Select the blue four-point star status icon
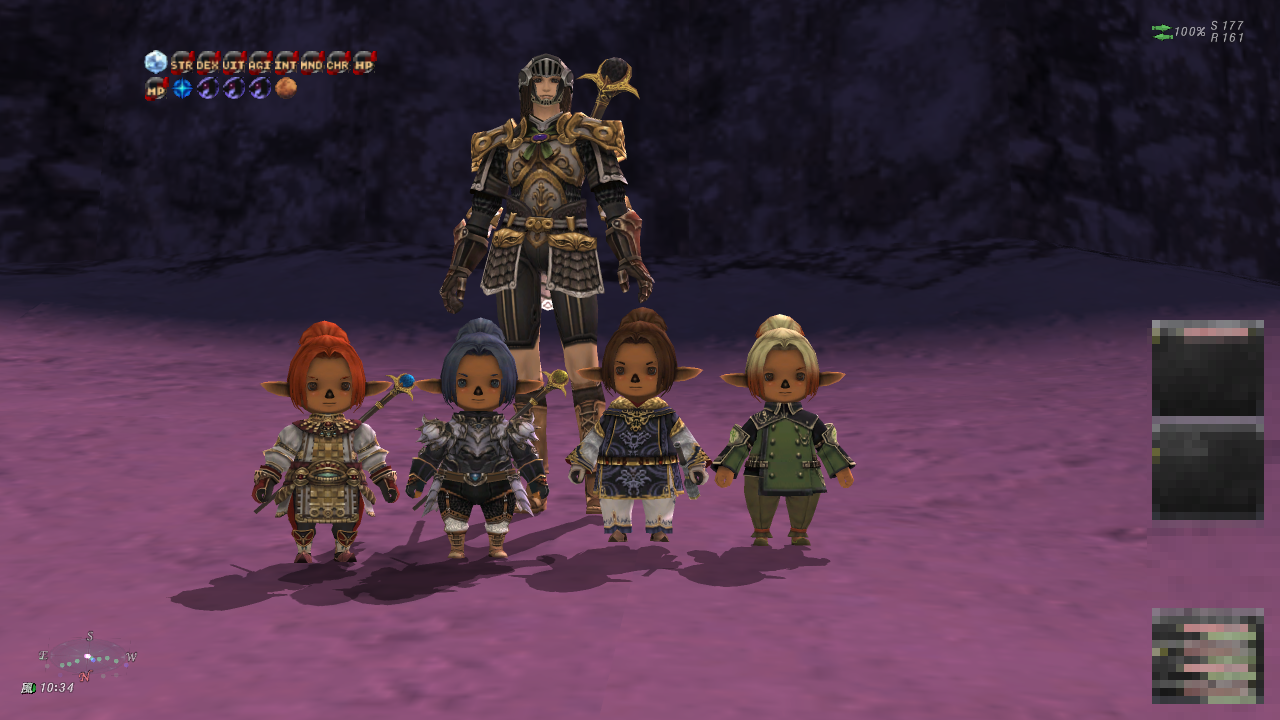Viewport: 1280px width, 720px height. click(x=181, y=88)
